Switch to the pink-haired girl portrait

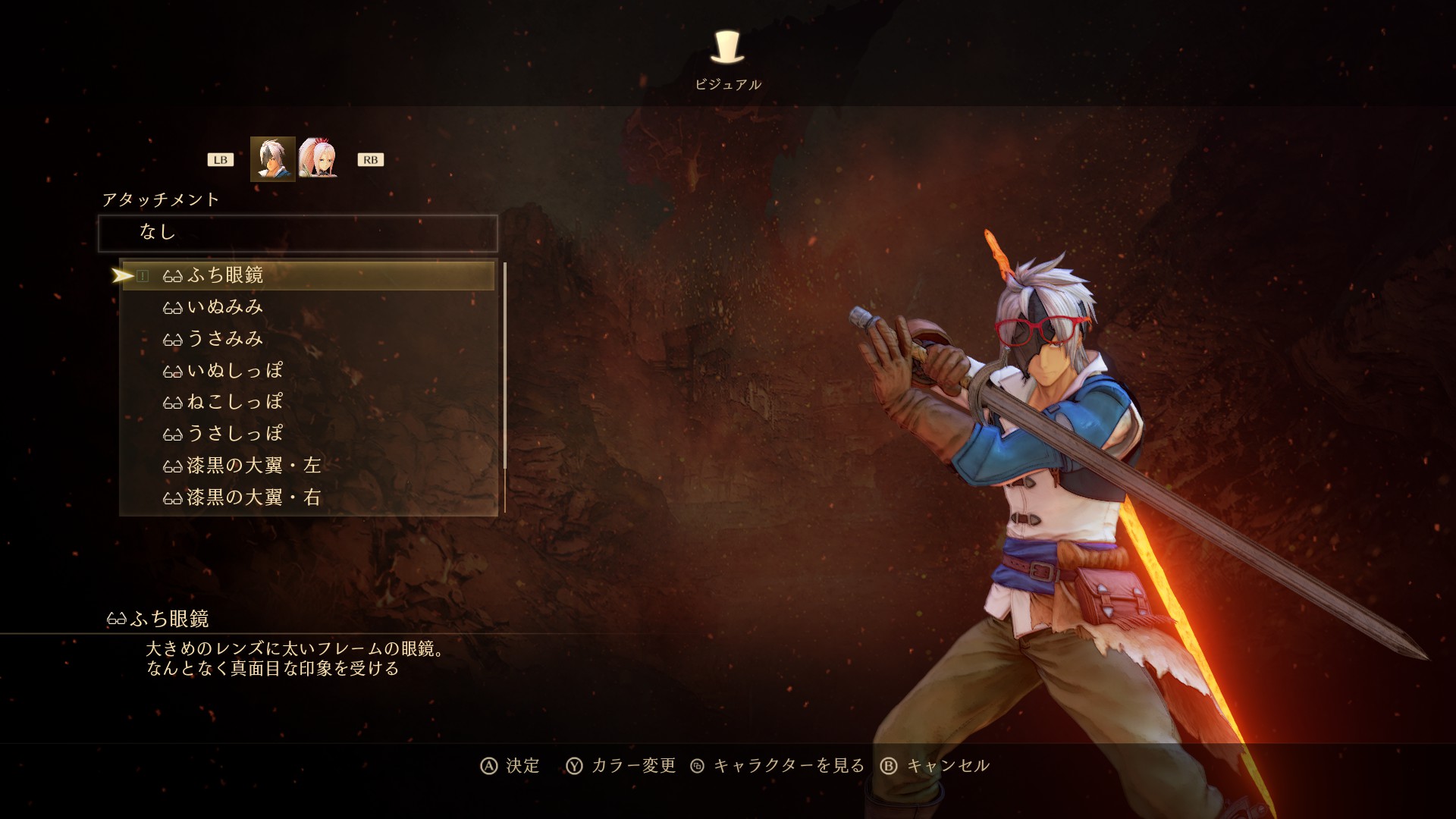point(318,158)
